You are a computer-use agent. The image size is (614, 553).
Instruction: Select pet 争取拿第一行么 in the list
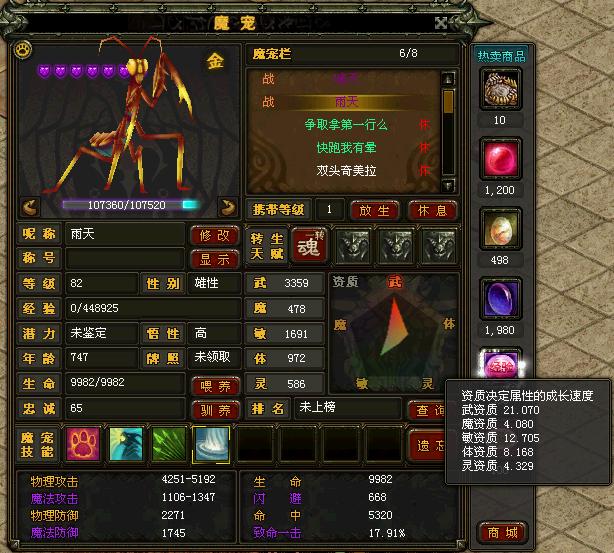(x=345, y=125)
